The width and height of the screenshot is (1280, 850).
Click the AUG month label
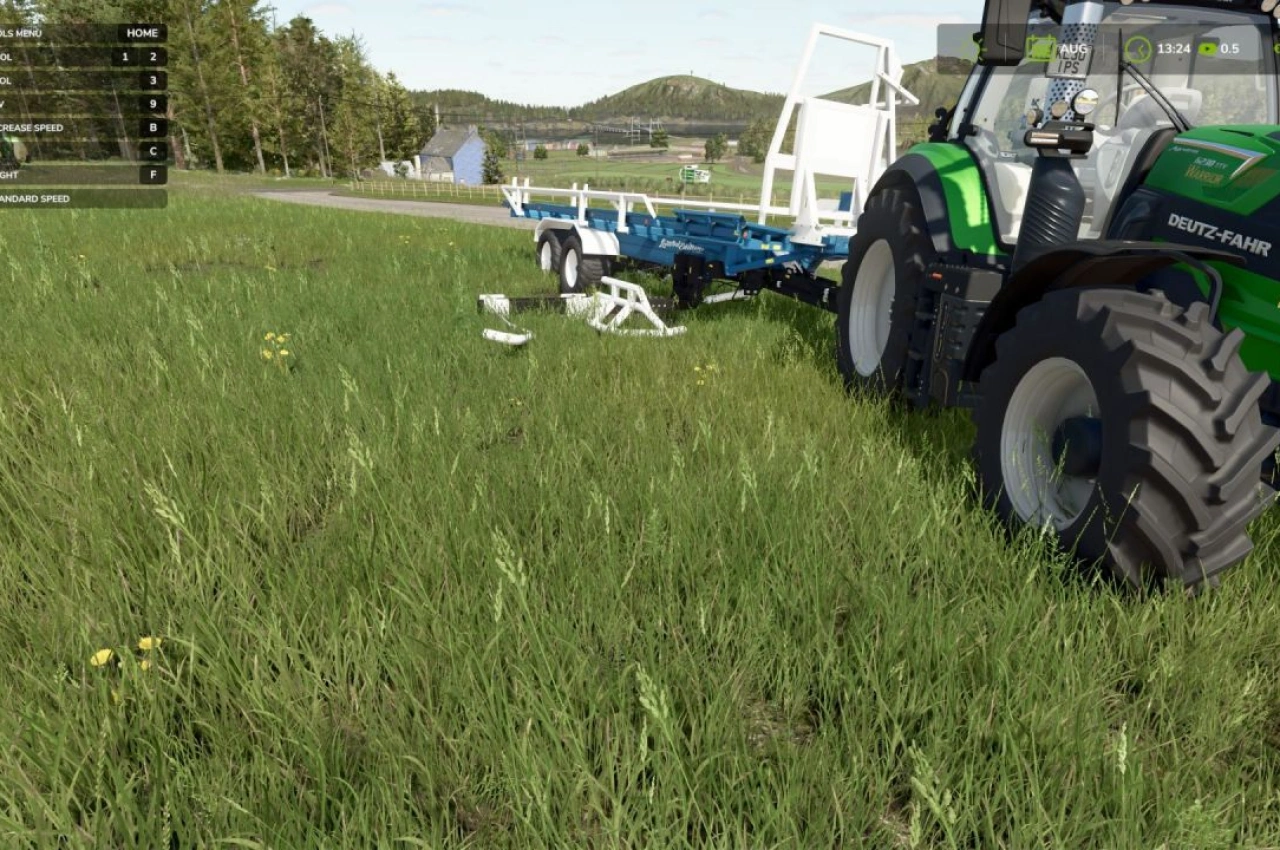[x=1071, y=47]
